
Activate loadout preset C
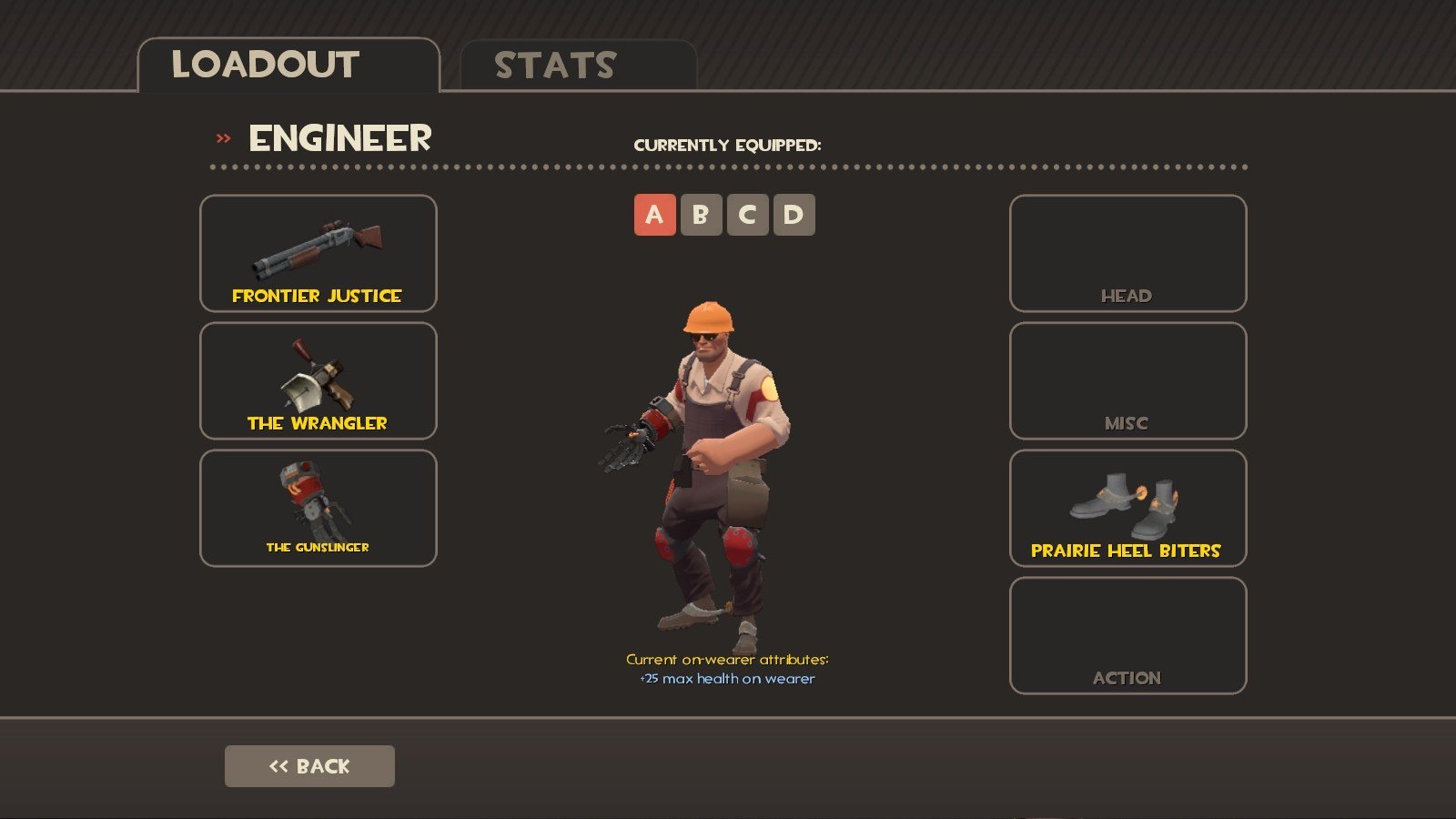click(747, 215)
